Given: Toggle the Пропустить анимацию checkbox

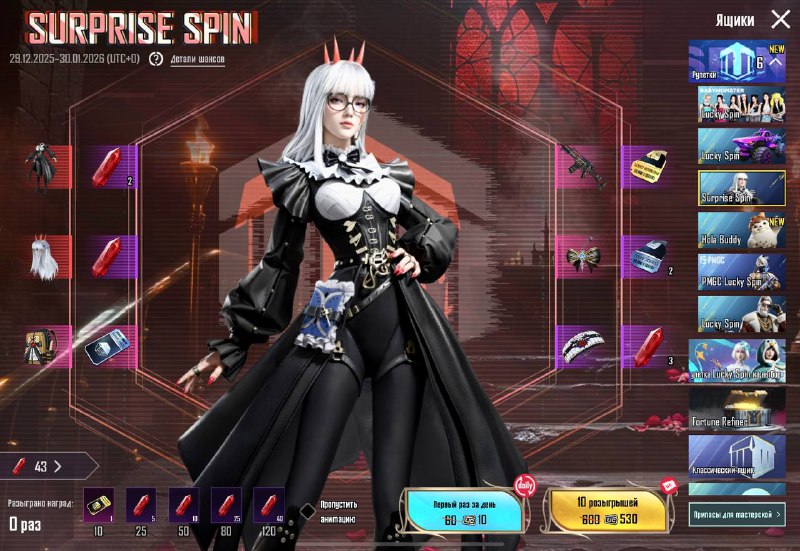Looking at the screenshot, I should click(308, 511).
